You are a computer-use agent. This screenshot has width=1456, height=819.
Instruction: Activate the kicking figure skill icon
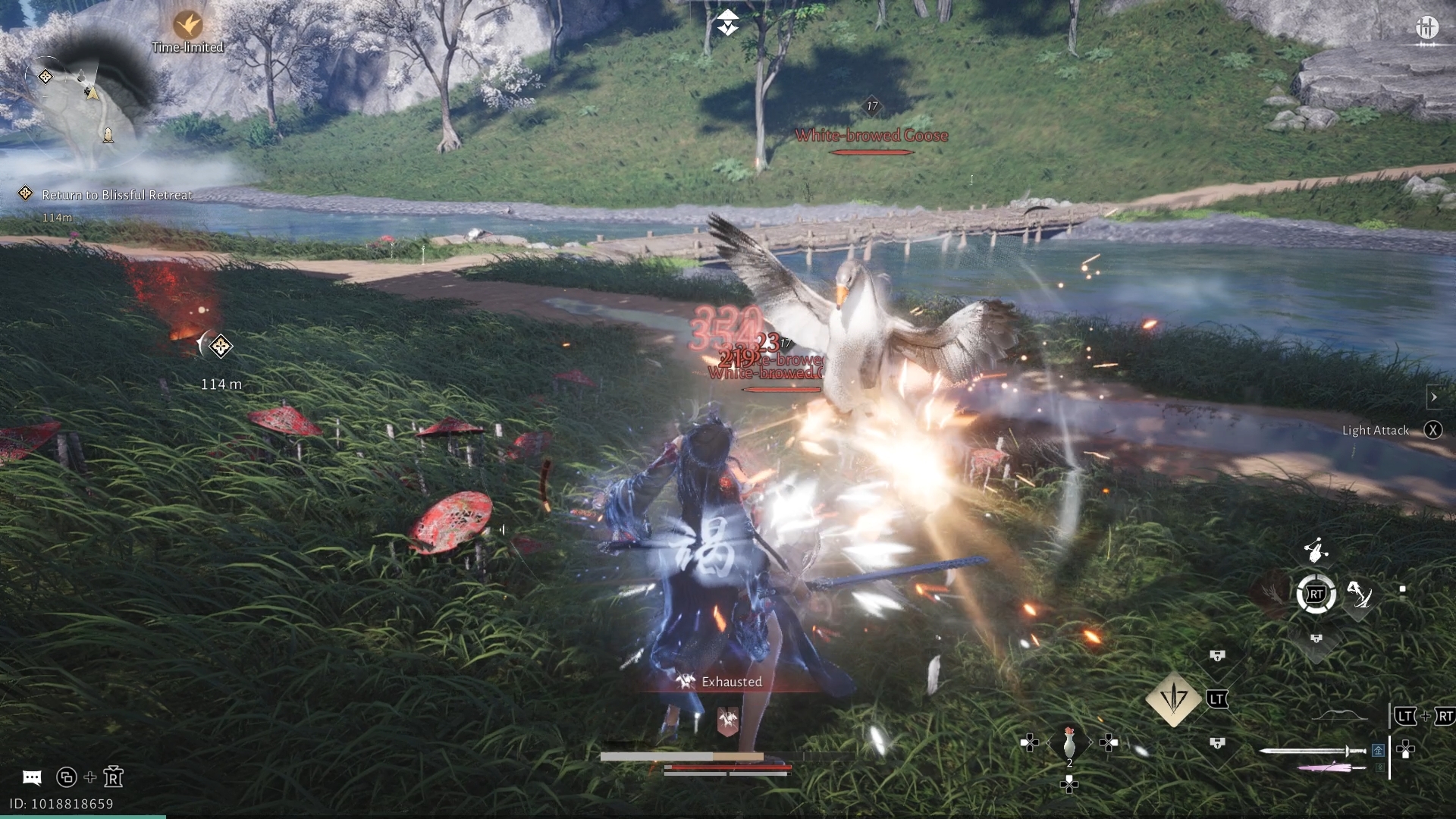(1358, 595)
